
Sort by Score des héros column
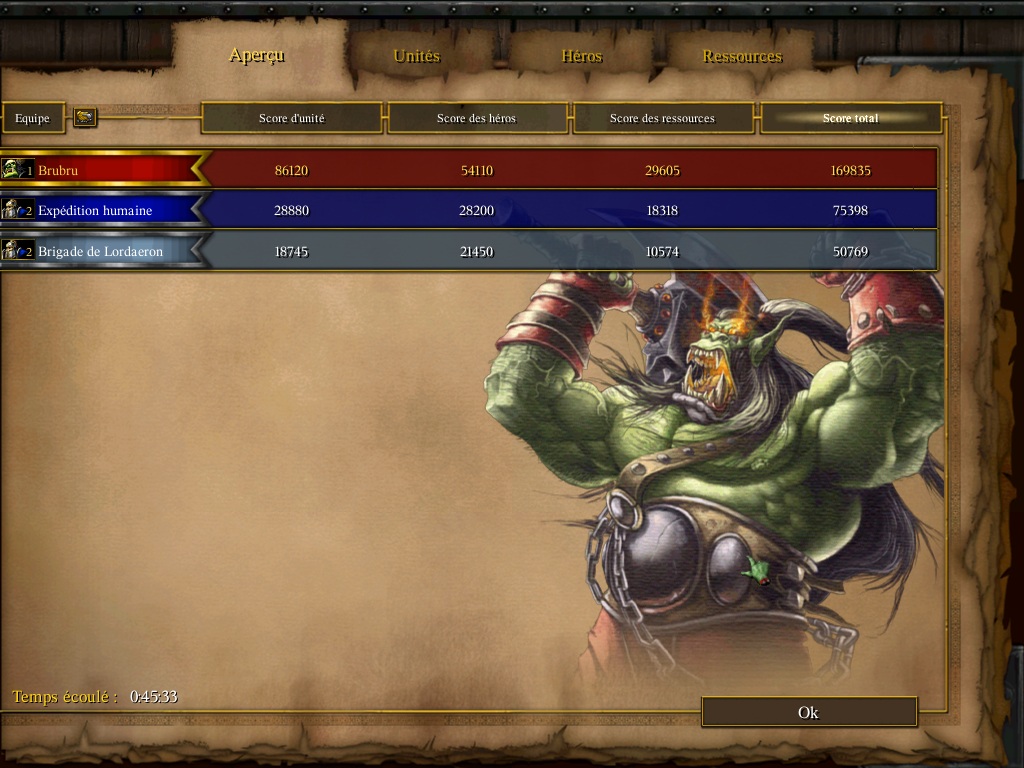click(x=476, y=118)
